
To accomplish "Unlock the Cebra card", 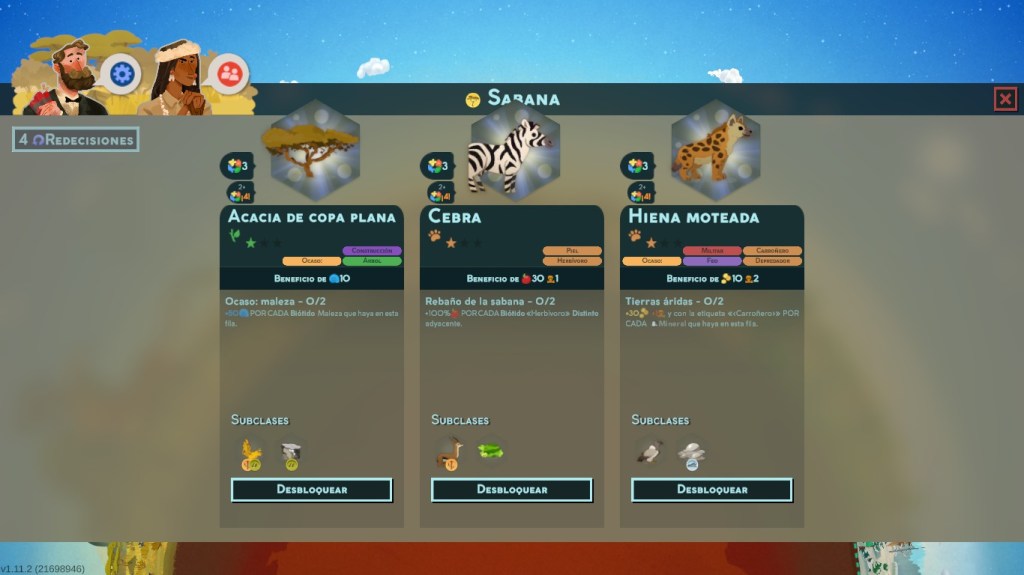I will (x=511, y=490).
